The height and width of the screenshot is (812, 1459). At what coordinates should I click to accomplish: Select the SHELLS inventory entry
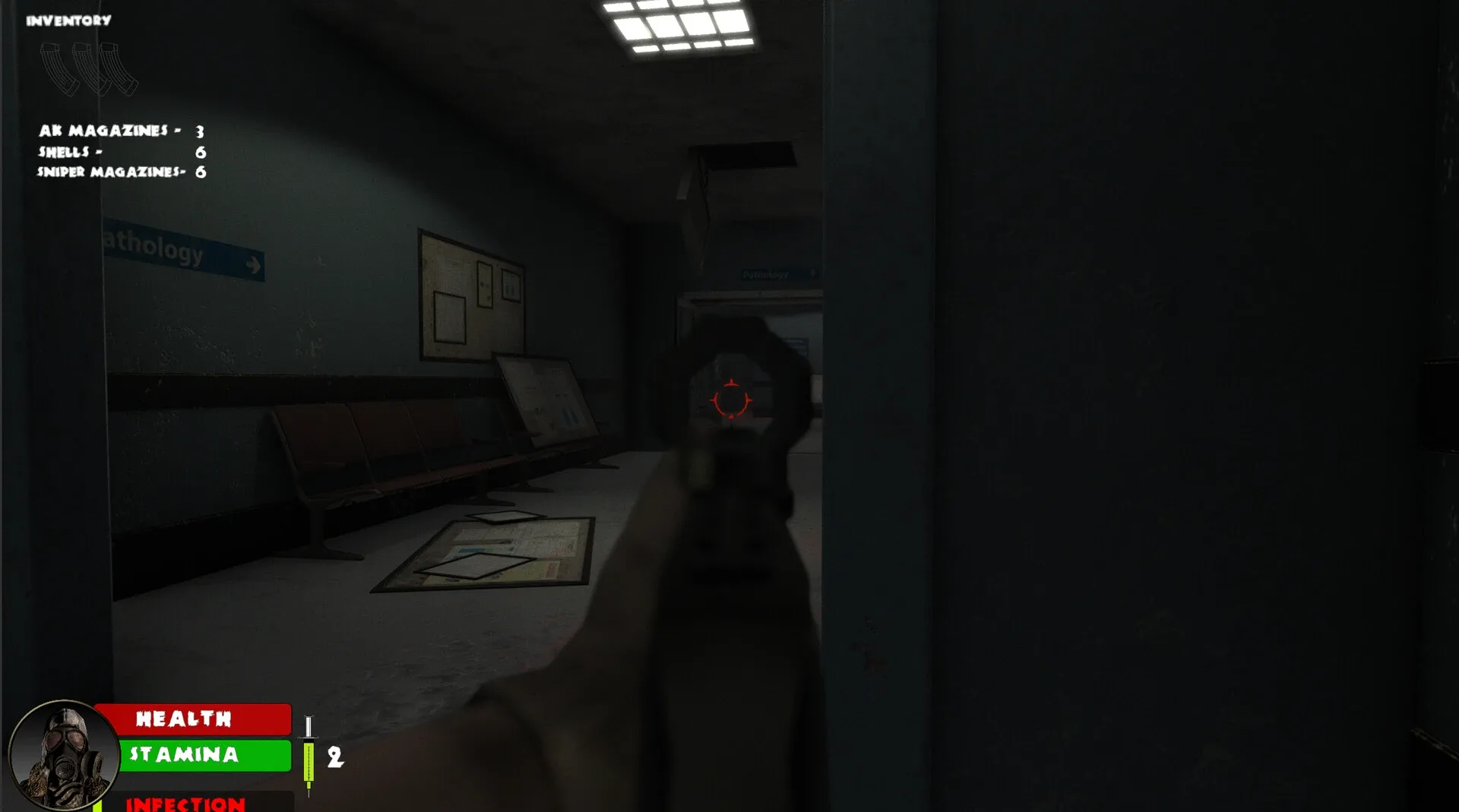click(68, 151)
